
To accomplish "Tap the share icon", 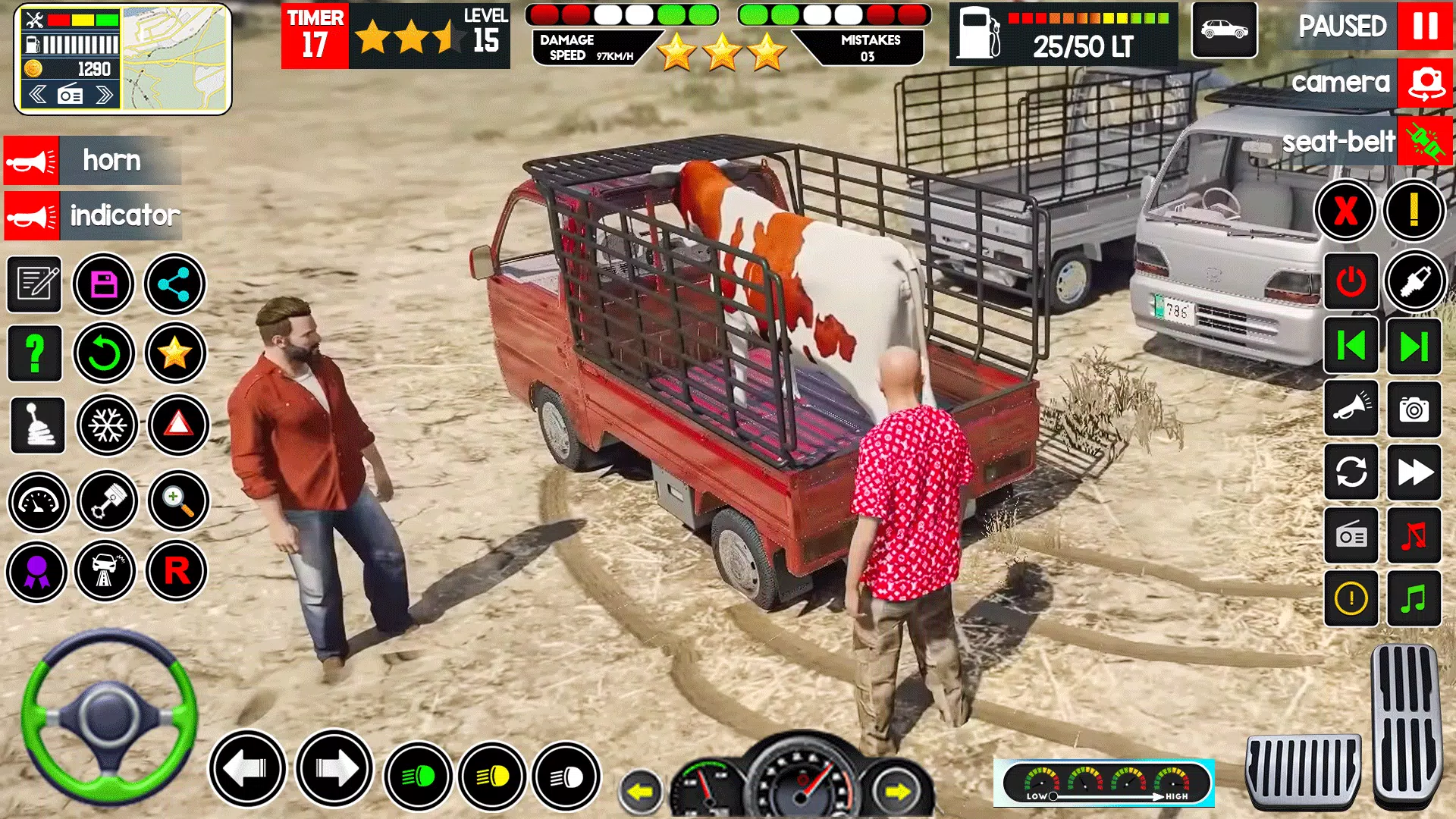I will (x=174, y=284).
